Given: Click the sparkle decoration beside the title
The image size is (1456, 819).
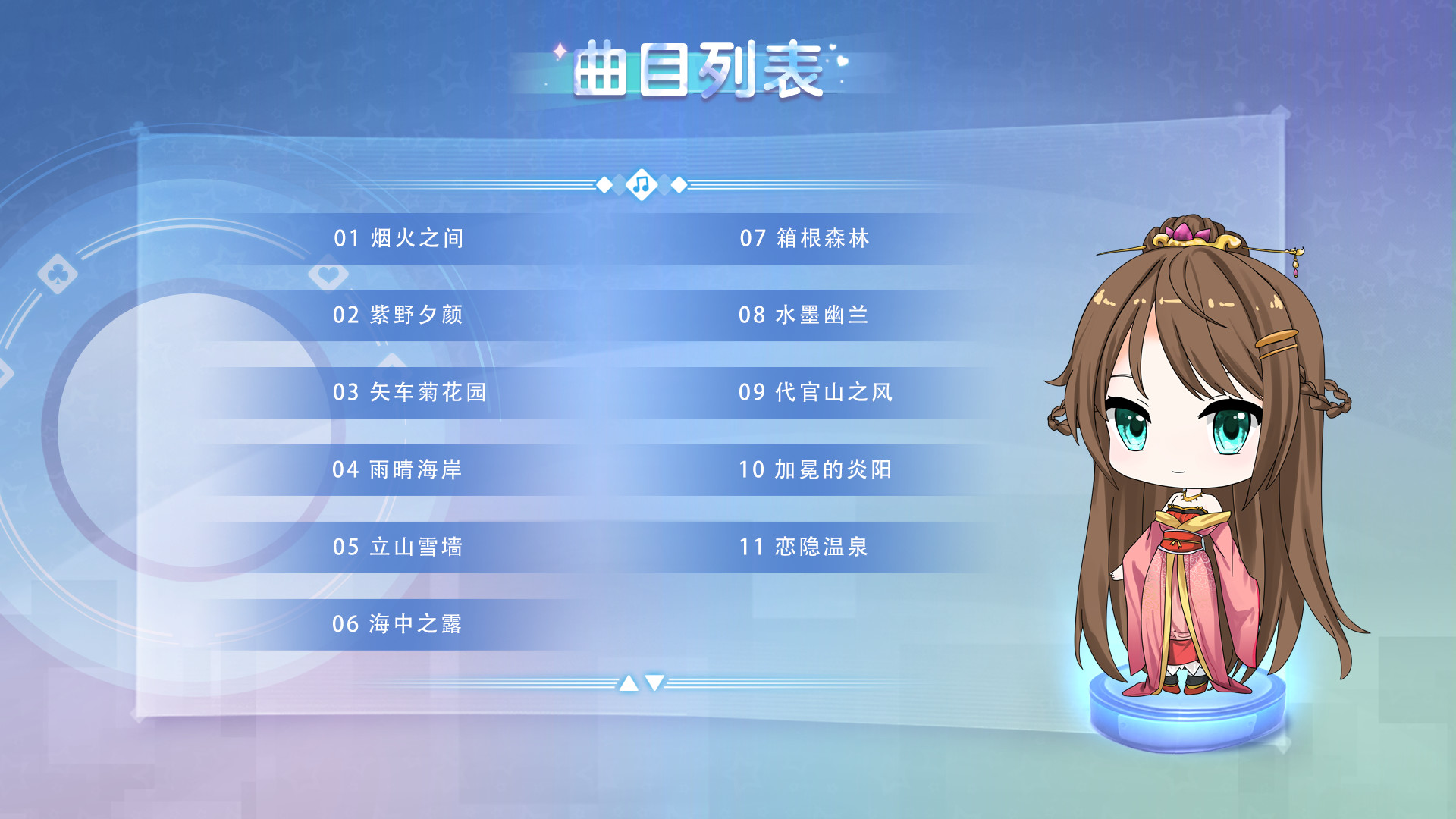Looking at the screenshot, I should coord(559,52).
